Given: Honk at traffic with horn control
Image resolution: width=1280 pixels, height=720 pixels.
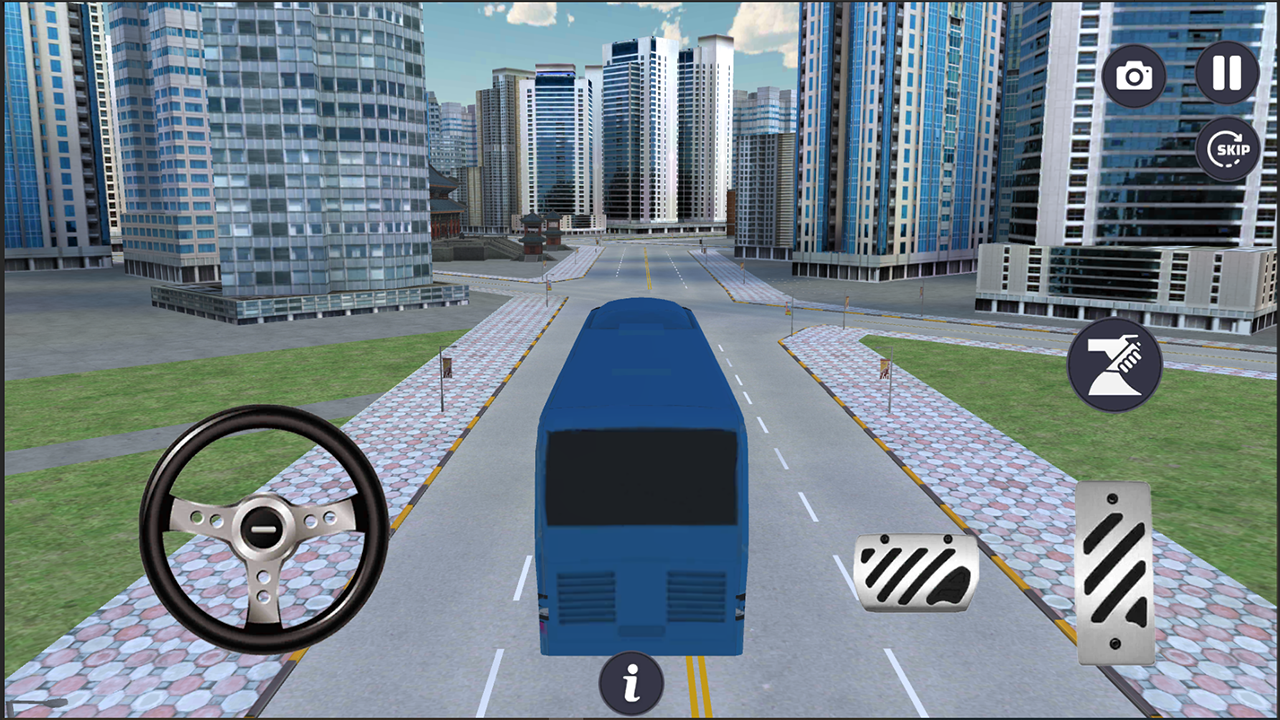Looking at the screenshot, I should [x=1113, y=363].
